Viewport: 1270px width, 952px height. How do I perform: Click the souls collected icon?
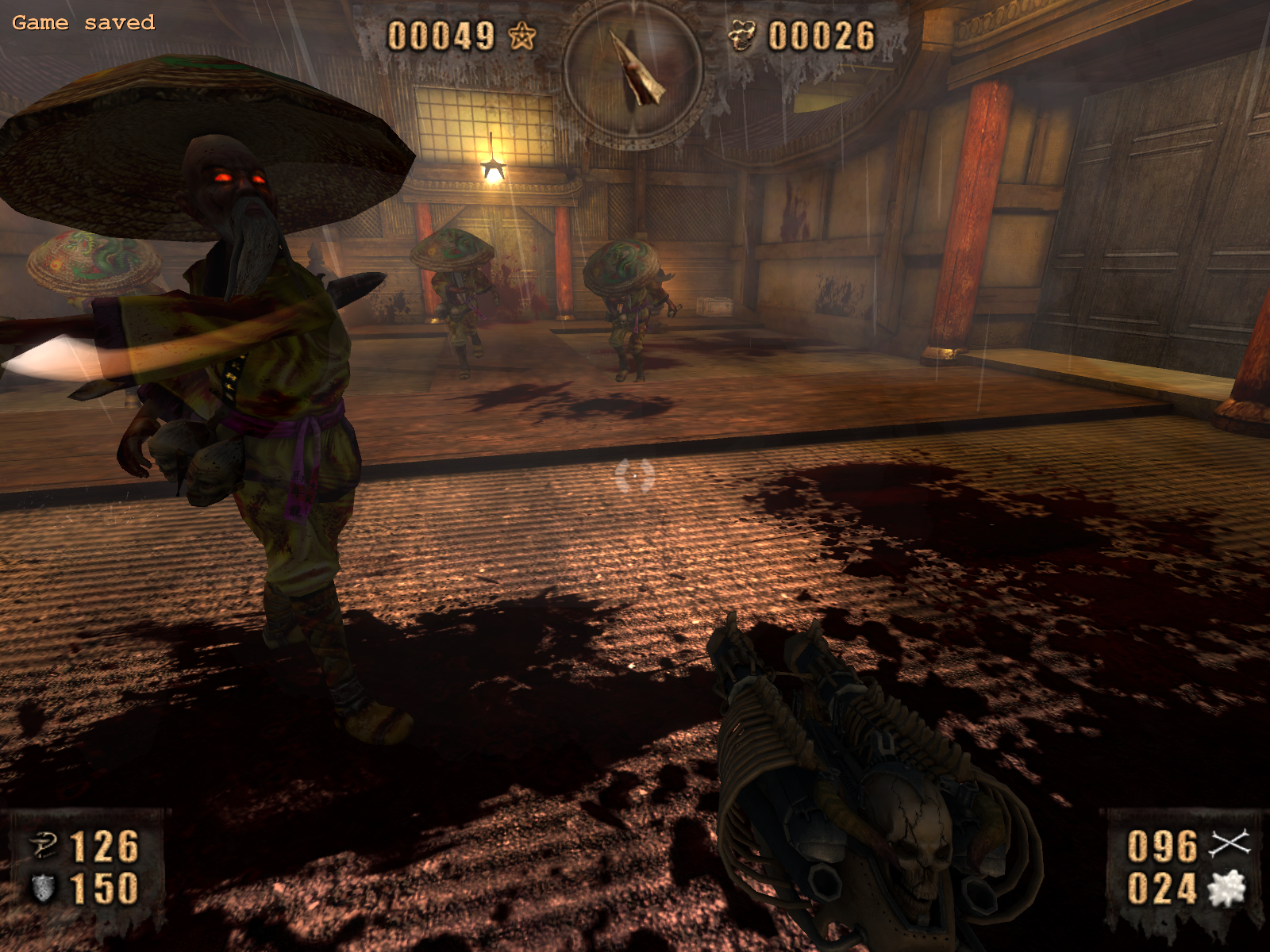tap(744, 36)
